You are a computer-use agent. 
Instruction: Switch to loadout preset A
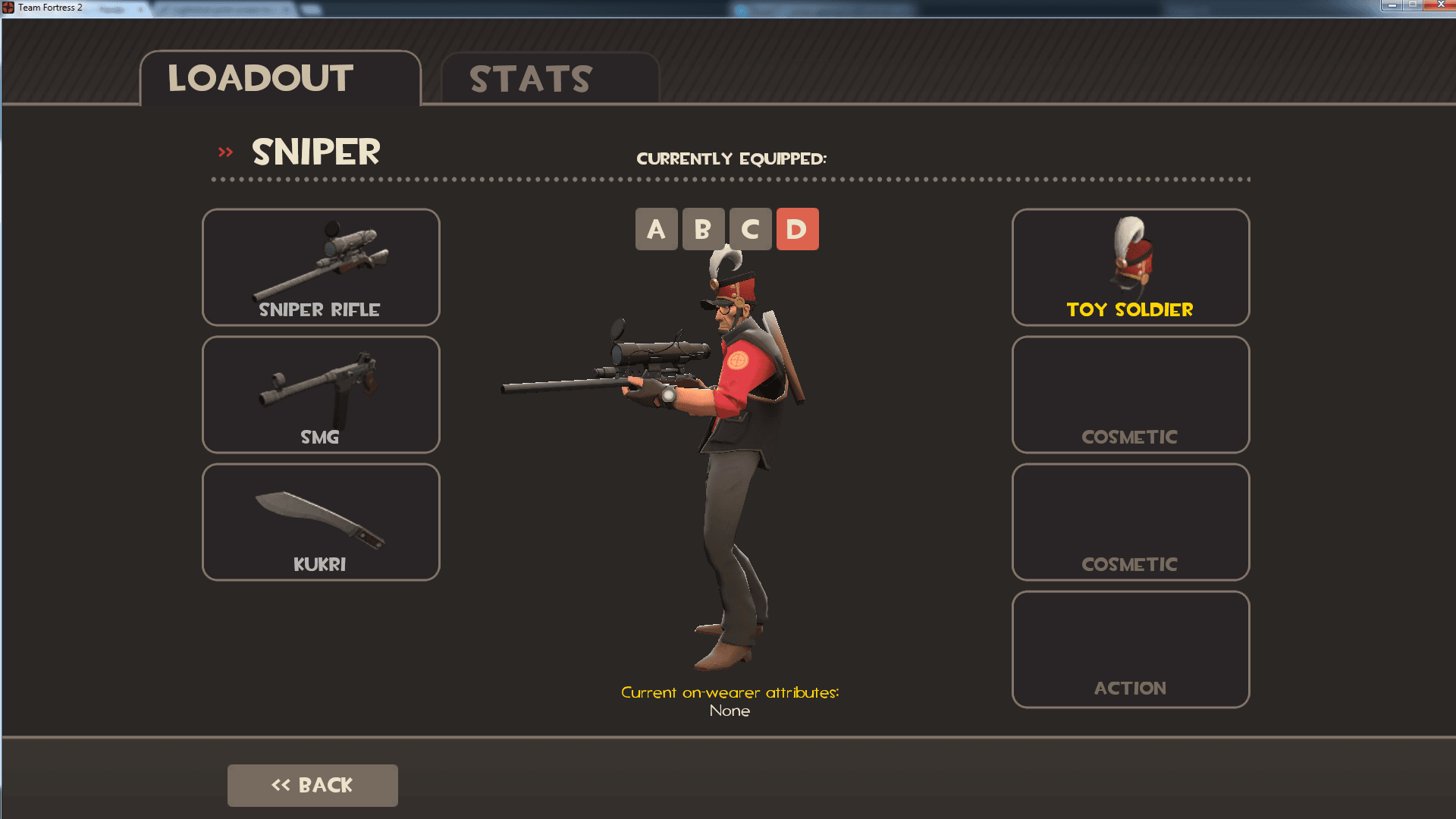coord(657,229)
